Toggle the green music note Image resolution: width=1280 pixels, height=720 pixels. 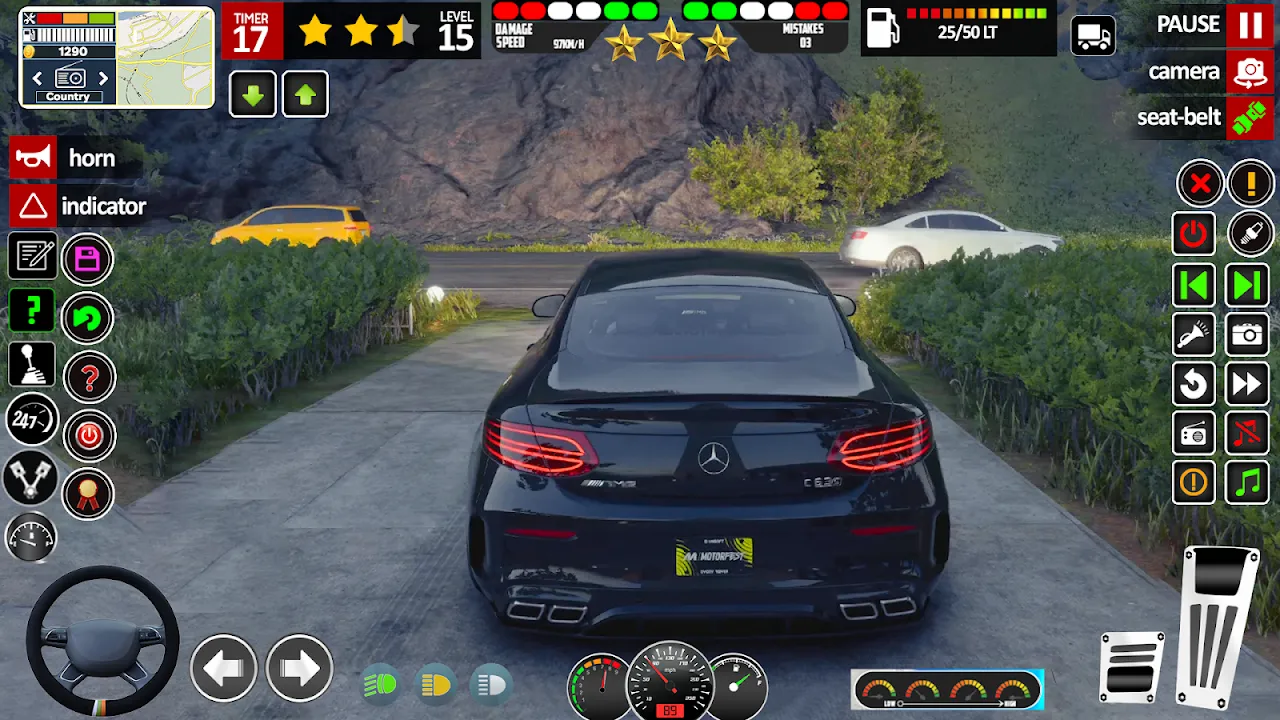1247,483
